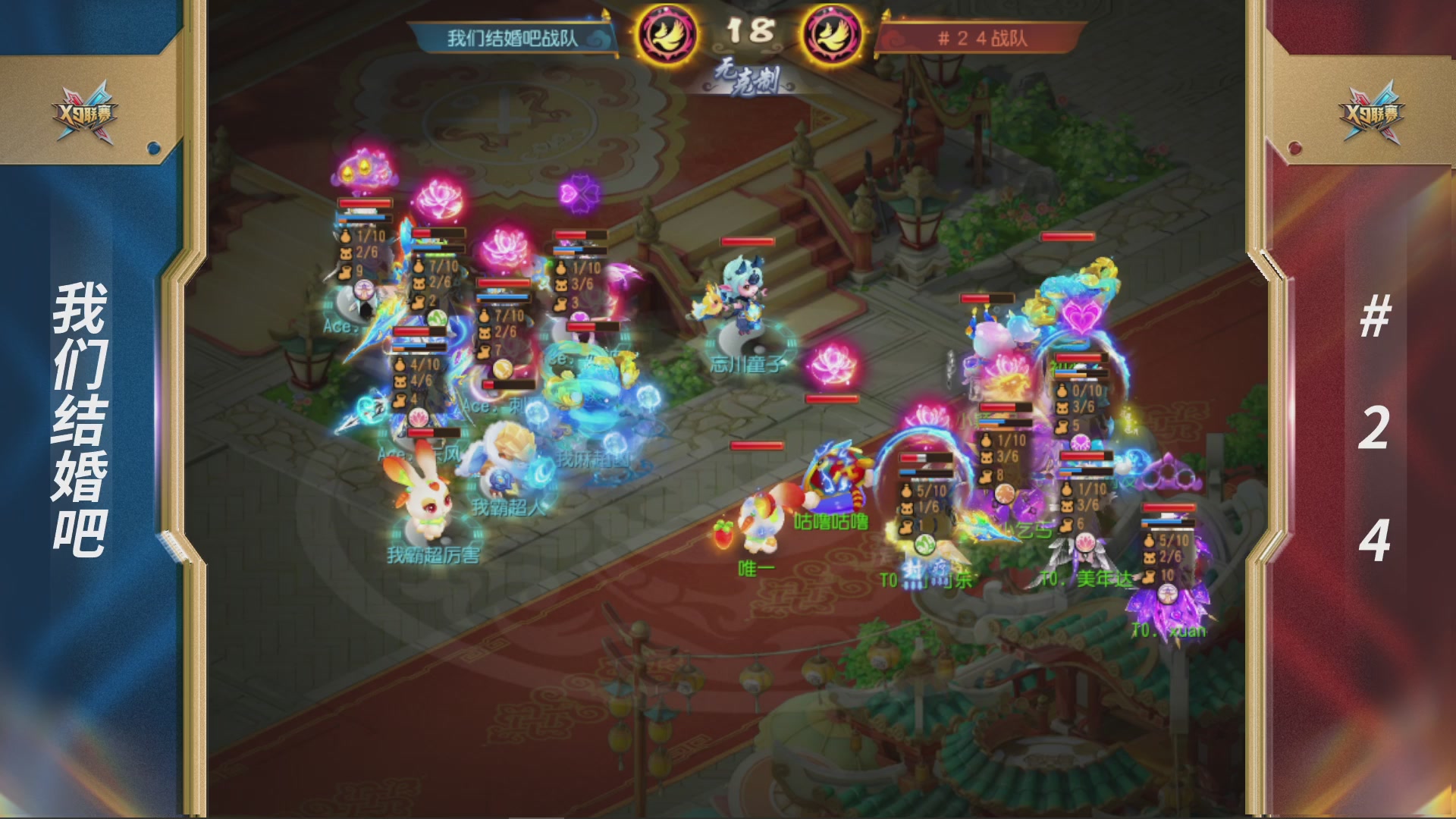Toggle the golden orb buff above Ace.刺
1456x819 pixels.
[504, 369]
